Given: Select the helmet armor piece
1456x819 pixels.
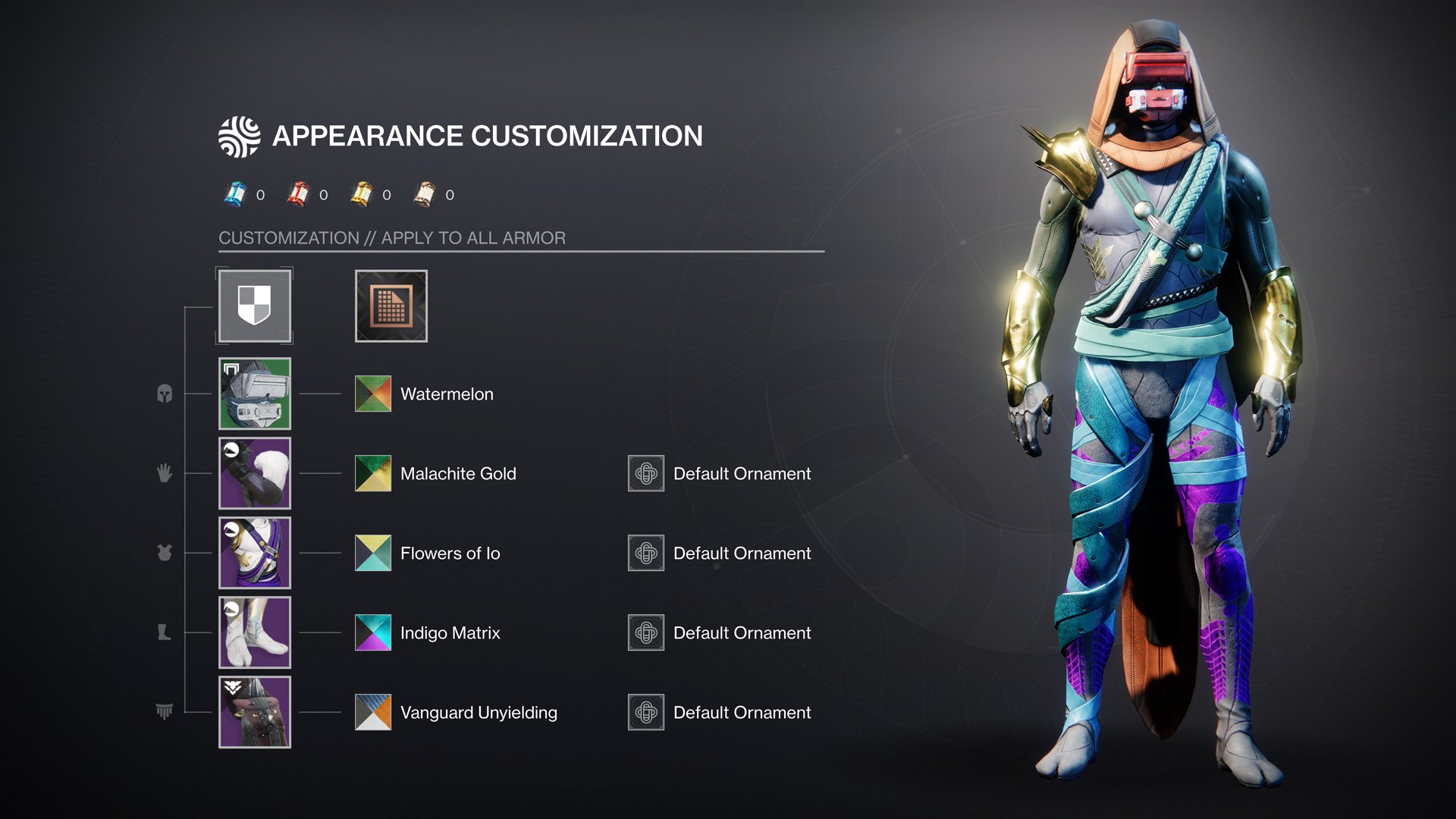Looking at the screenshot, I should (254, 394).
